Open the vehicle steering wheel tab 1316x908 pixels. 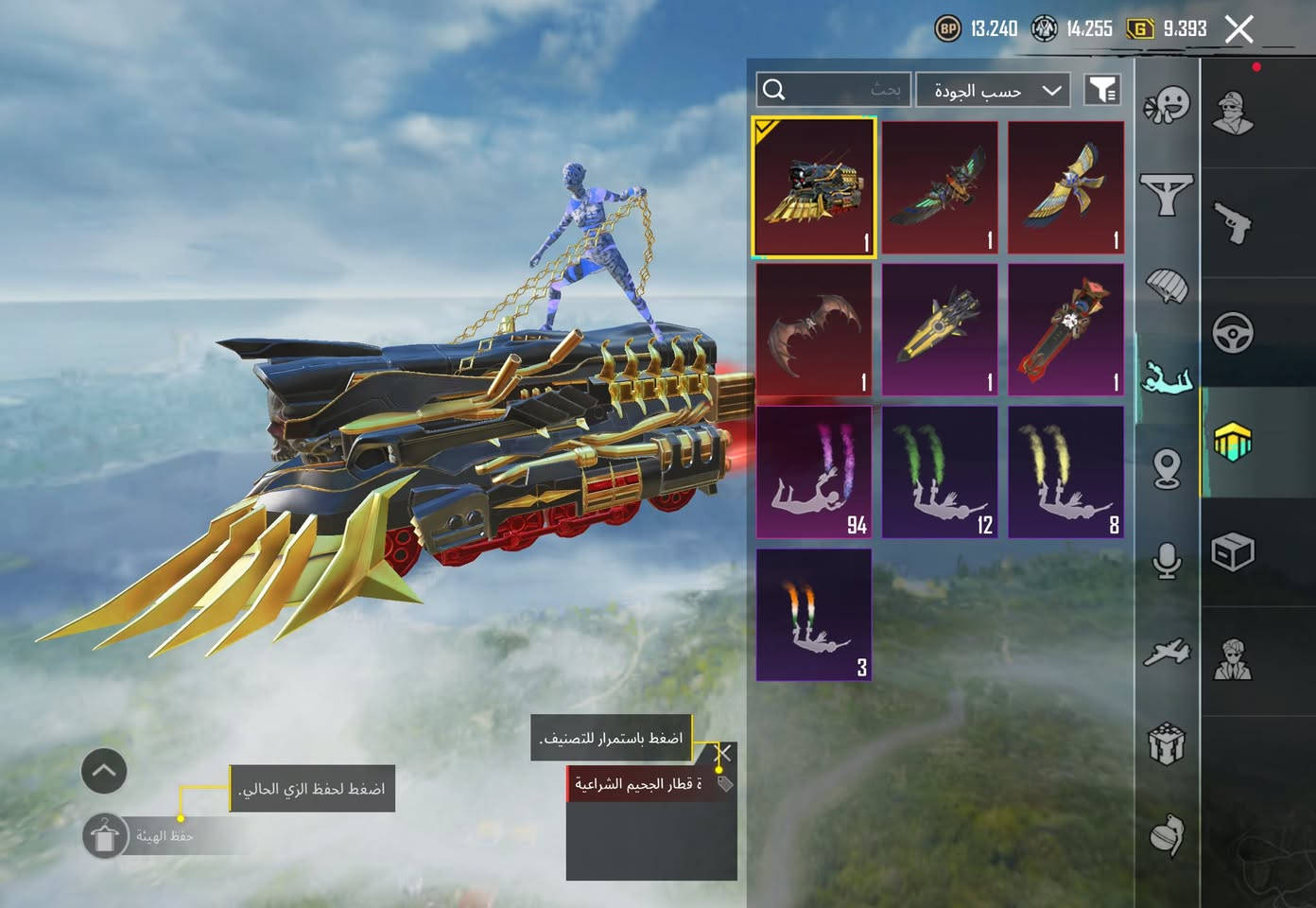click(x=1233, y=332)
